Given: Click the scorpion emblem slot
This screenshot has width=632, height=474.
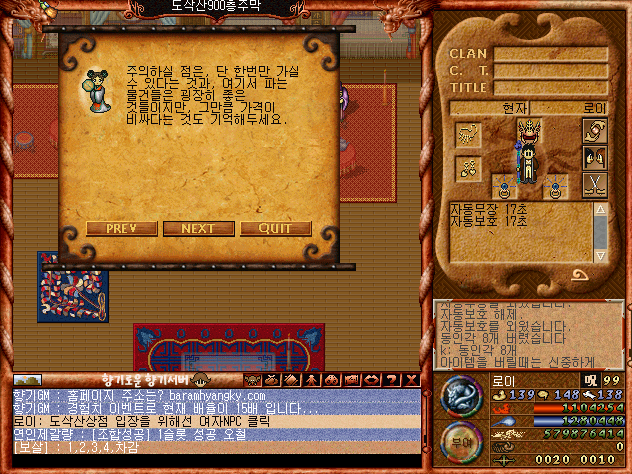Looking at the screenshot, I should click(x=469, y=133).
